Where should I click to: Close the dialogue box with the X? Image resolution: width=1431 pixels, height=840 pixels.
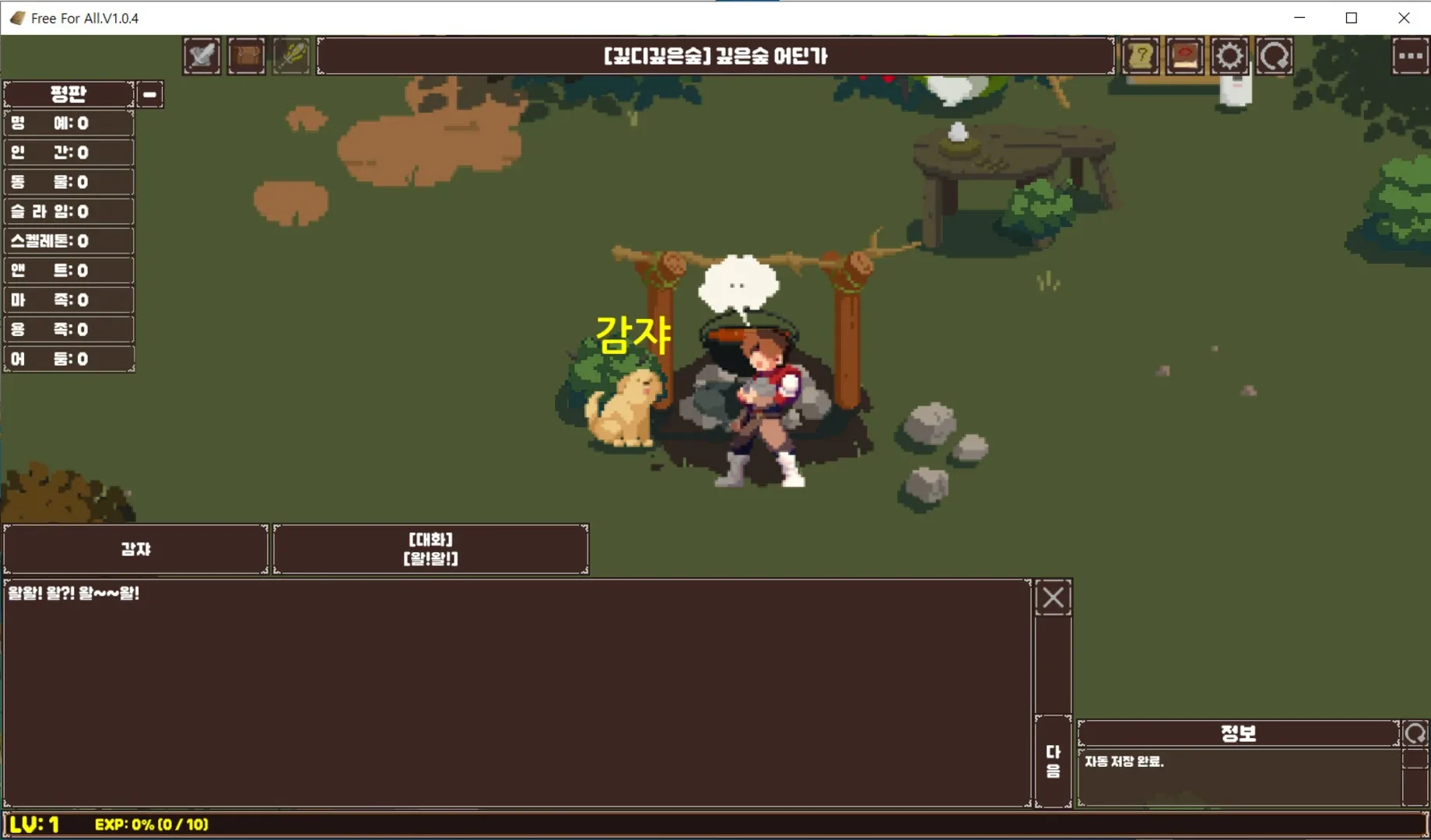[1053, 597]
